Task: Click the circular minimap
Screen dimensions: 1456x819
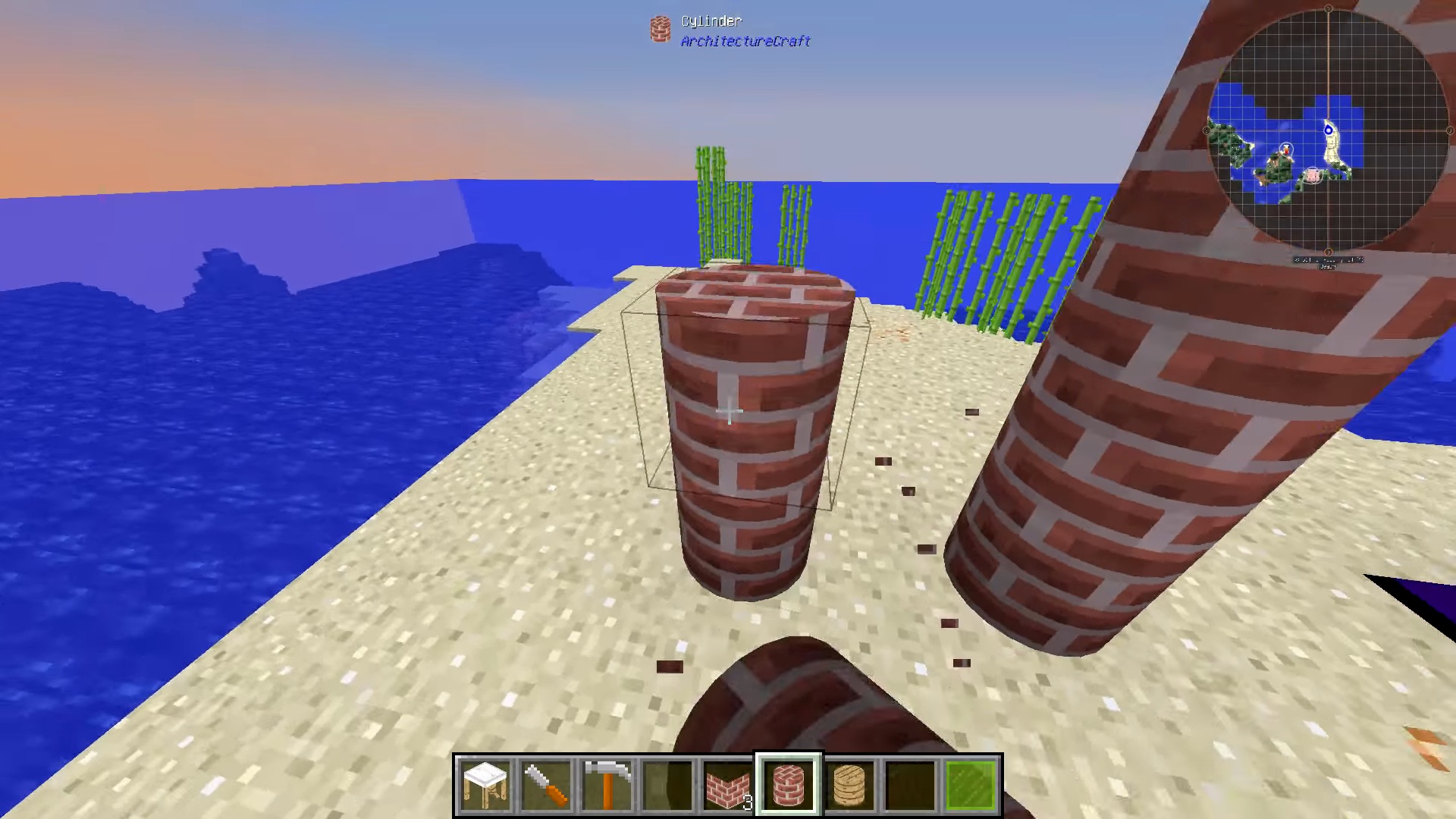Action: (x=1328, y=130)
